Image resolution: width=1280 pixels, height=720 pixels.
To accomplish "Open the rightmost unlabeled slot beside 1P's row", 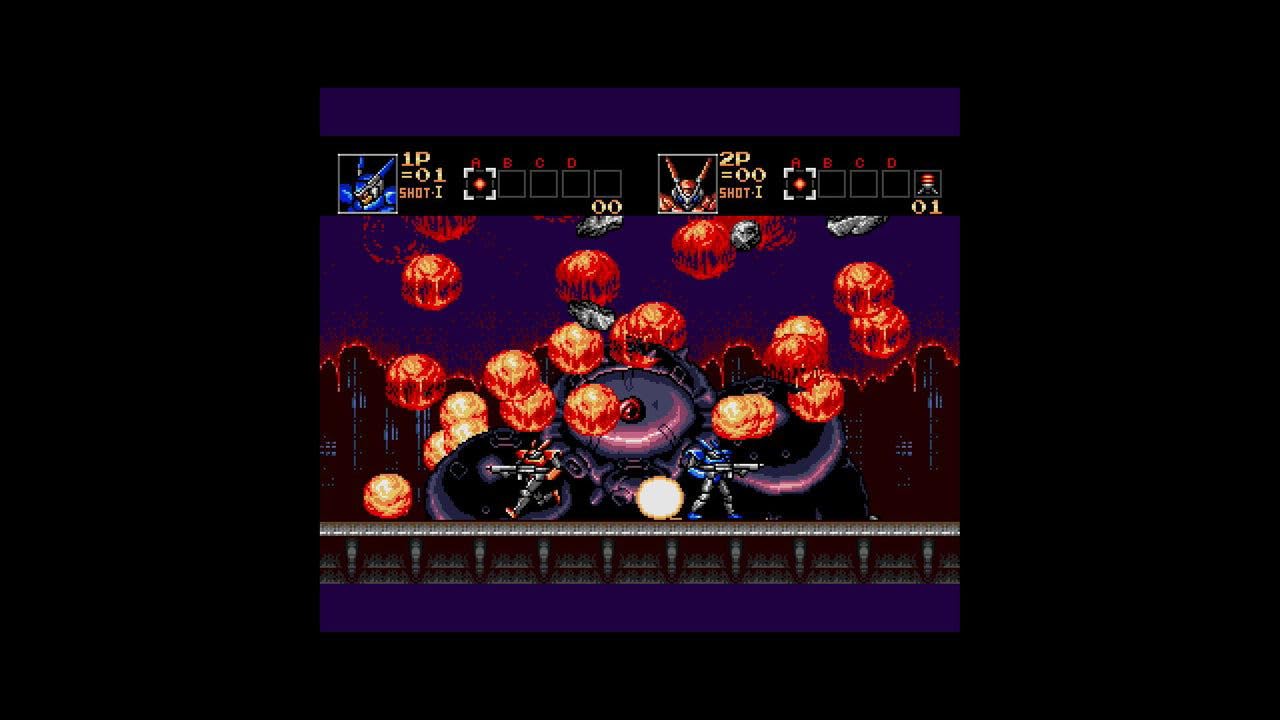I will (608, 183).
